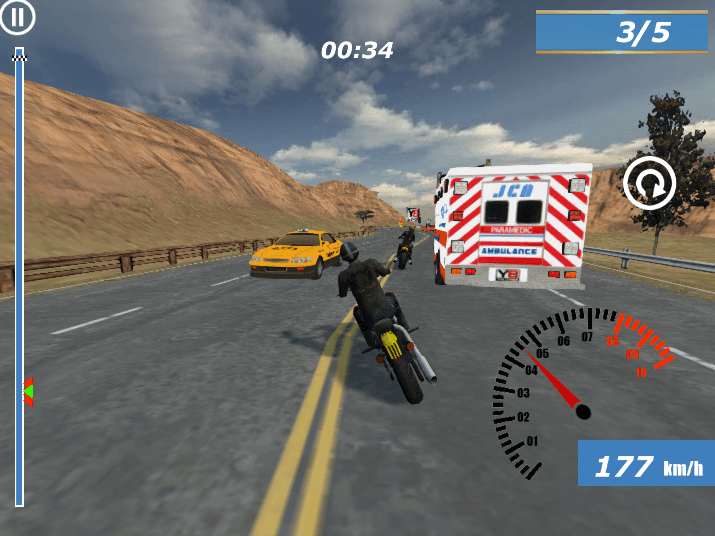Pause the race with the pause button
This screenshot has height=536, width=715.
17,17
